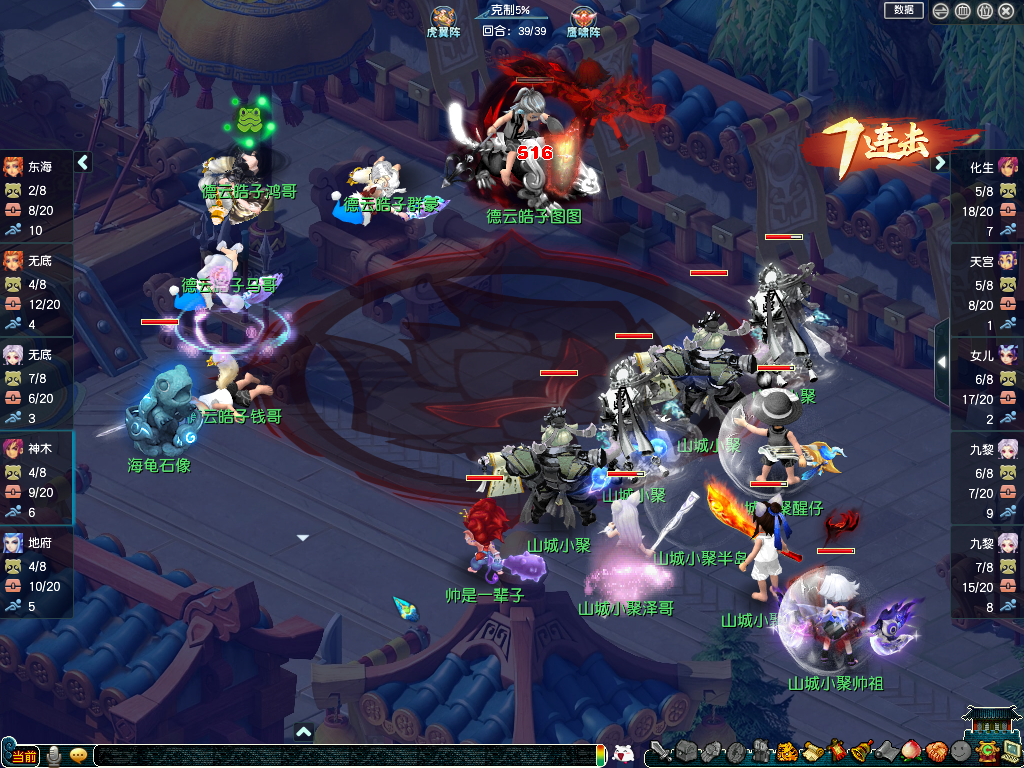The image size is (1024, 768).
Task: Activate the microphone voice chat icon
Action: 54,755
